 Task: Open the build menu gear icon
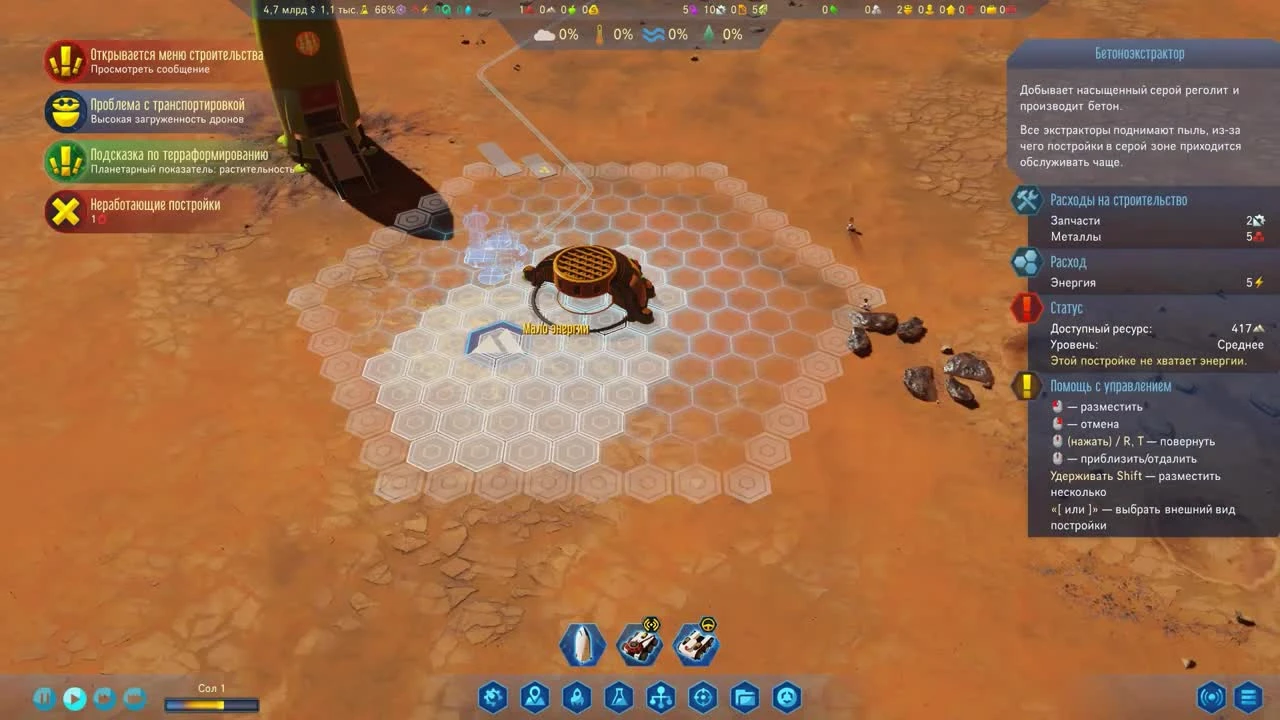pyautogui.click(x=493, y=697)
